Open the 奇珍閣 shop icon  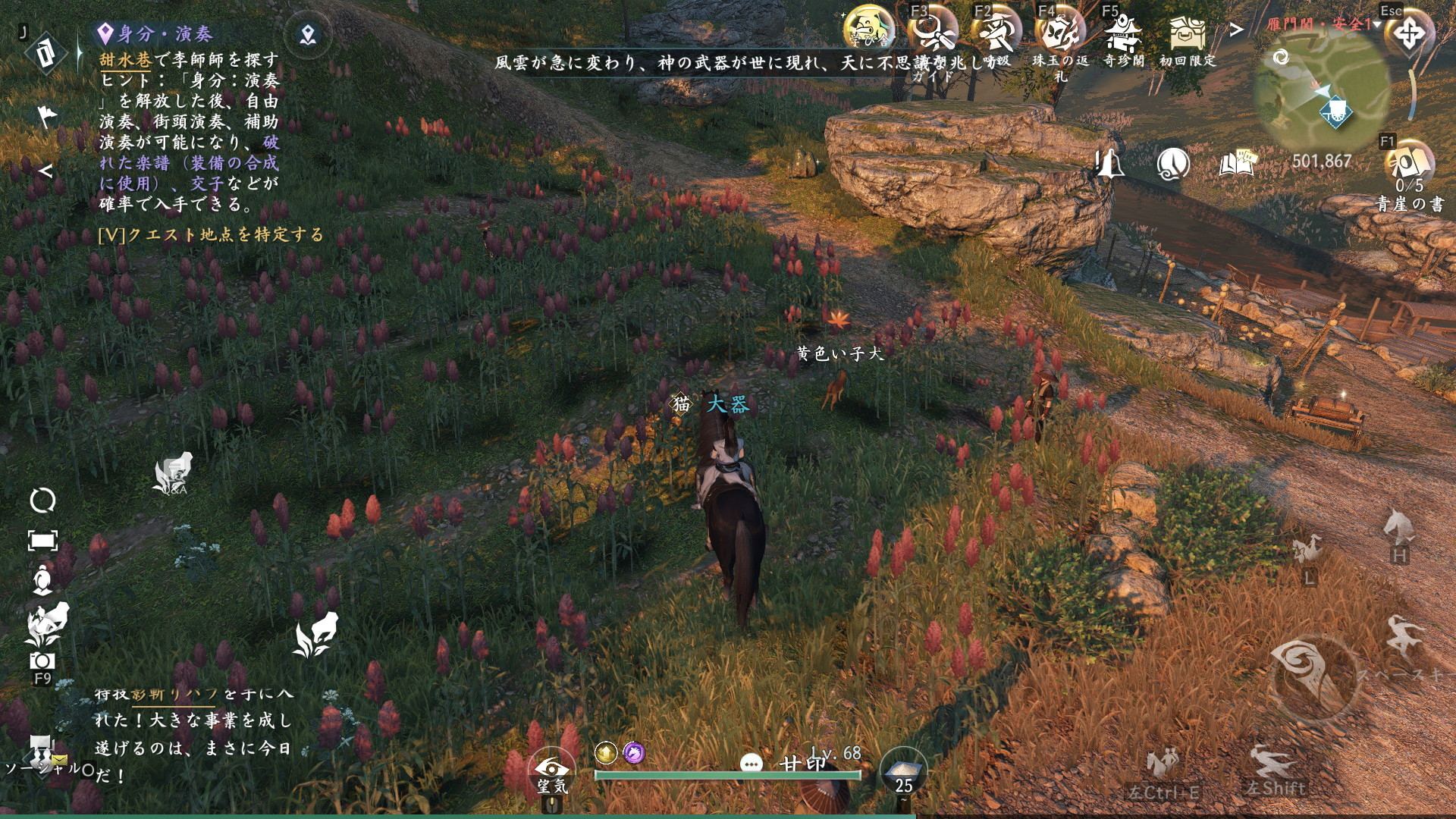1122,34
